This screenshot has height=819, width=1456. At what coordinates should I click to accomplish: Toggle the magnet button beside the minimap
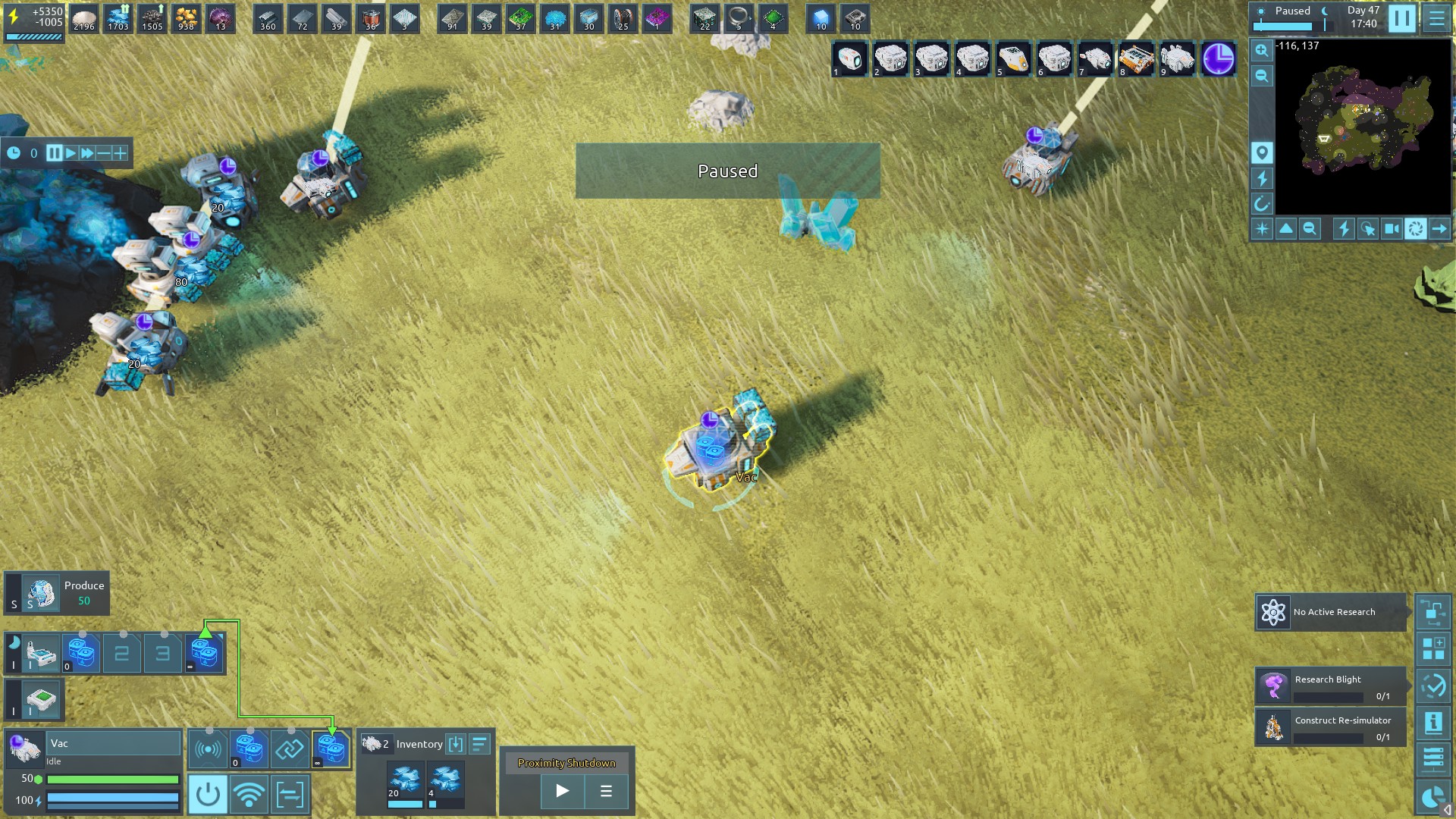coord(1261,203)
